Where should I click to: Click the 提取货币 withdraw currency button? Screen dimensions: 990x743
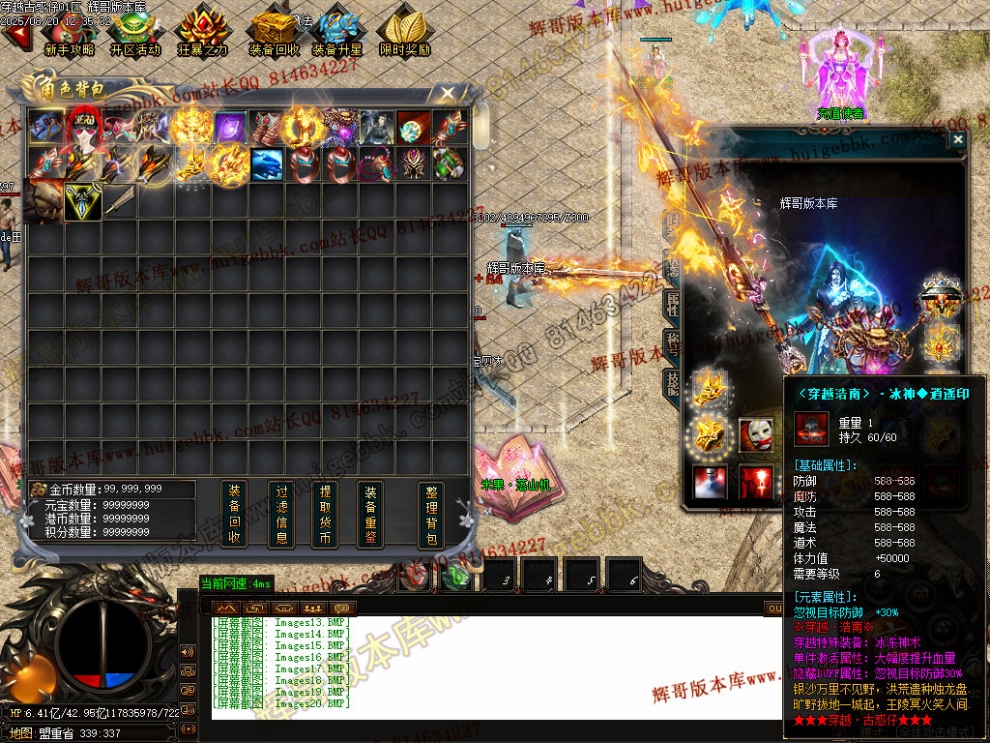coord(325,514)
